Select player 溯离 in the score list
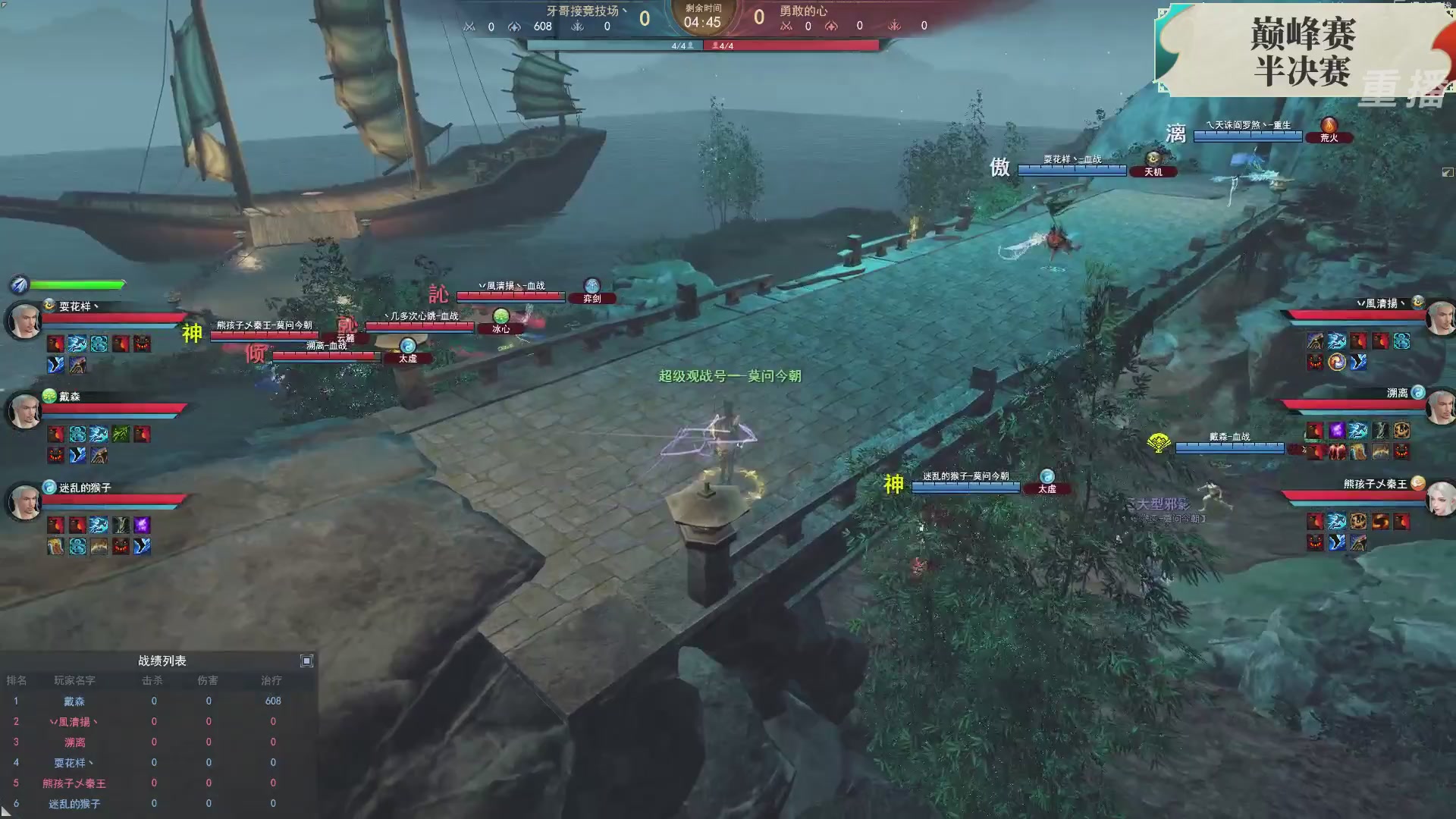The image size is (1456, 819). (x=74, y=742)
